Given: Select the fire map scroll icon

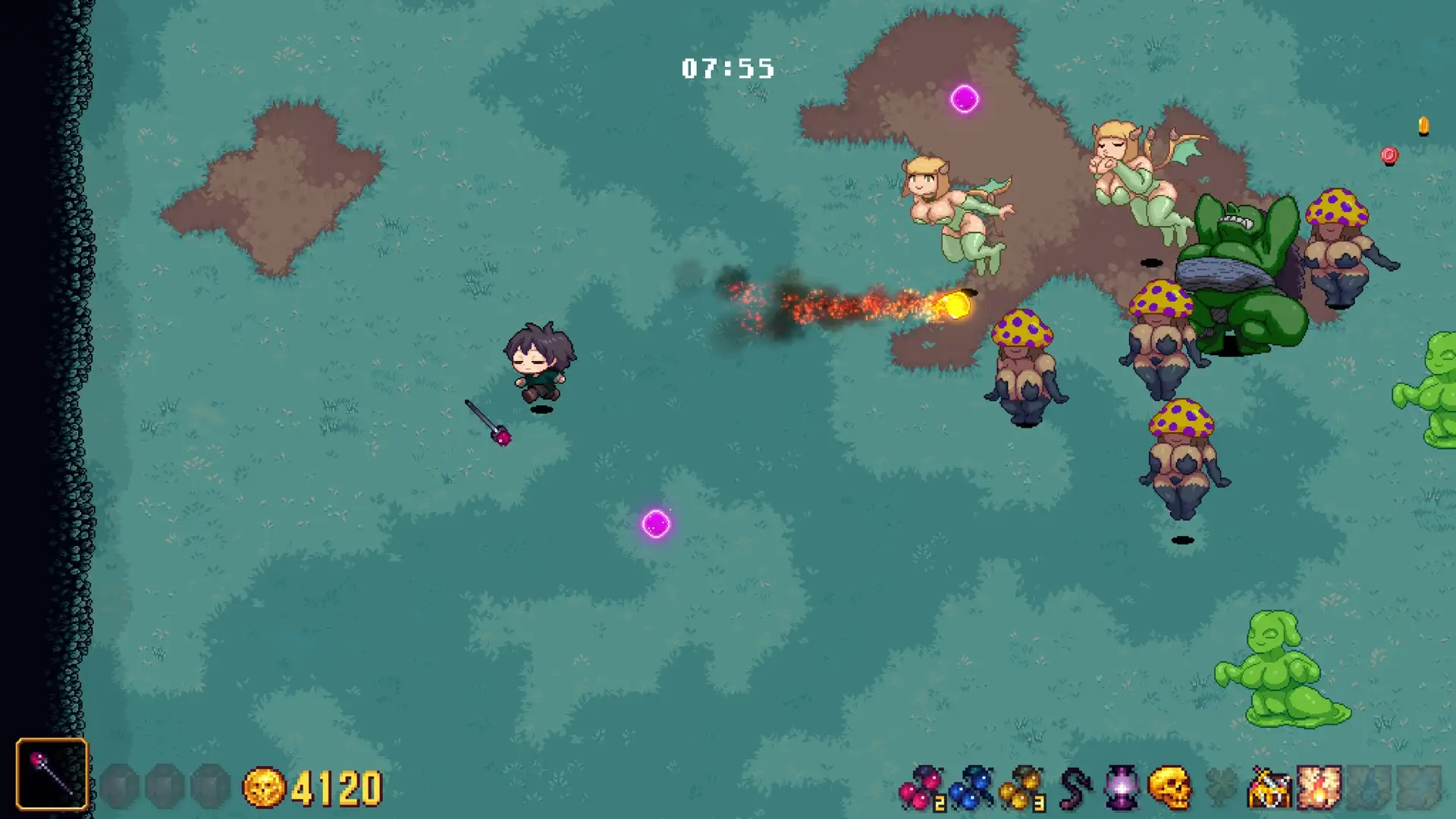Looking at the screenshot, I should click(x=1319, y=788).
